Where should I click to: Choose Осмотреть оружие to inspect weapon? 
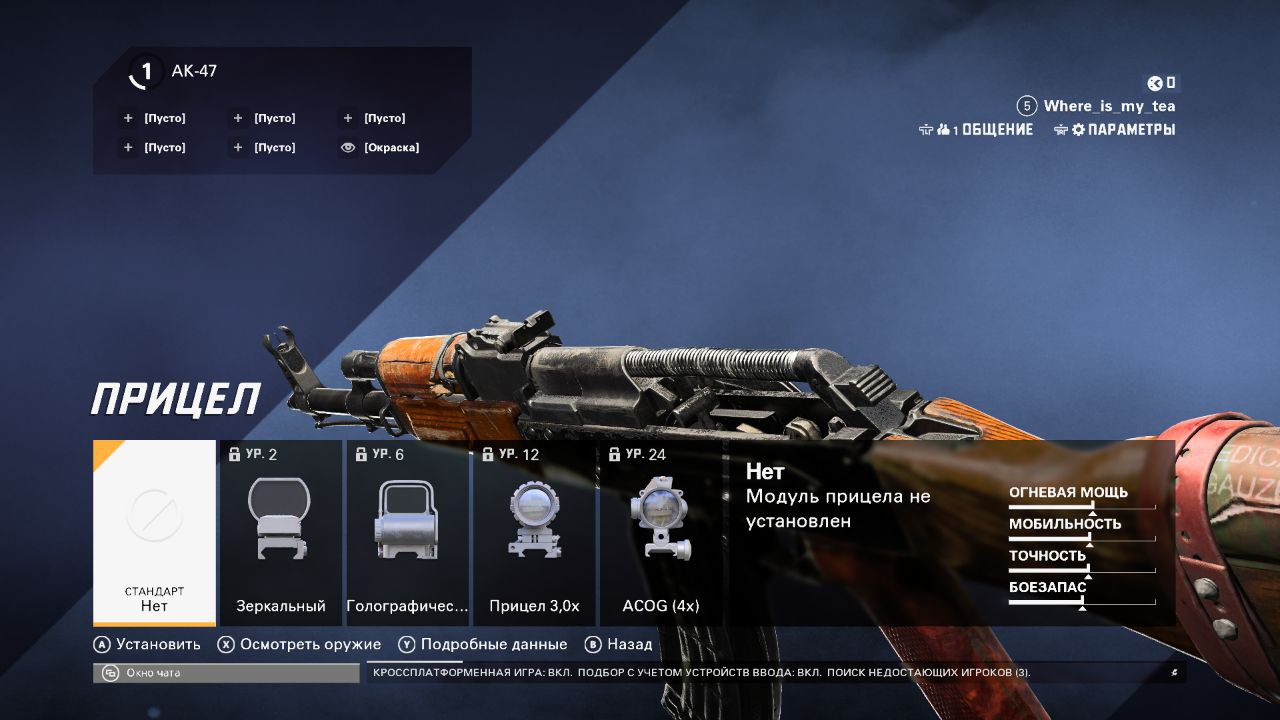click(x=299, y=645)
